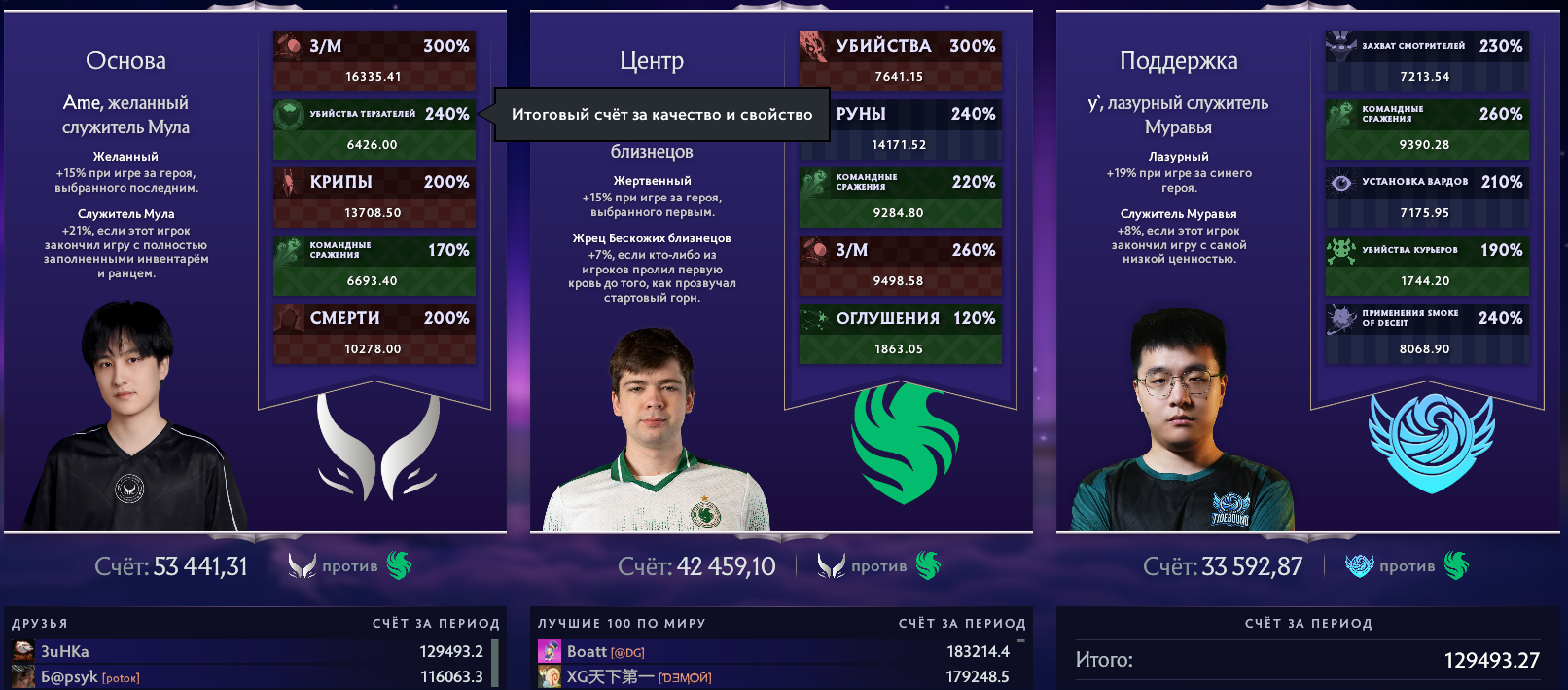1568x690 pixels.
Task: Select the Смерти 200% stat row
Action: point(374,333)
